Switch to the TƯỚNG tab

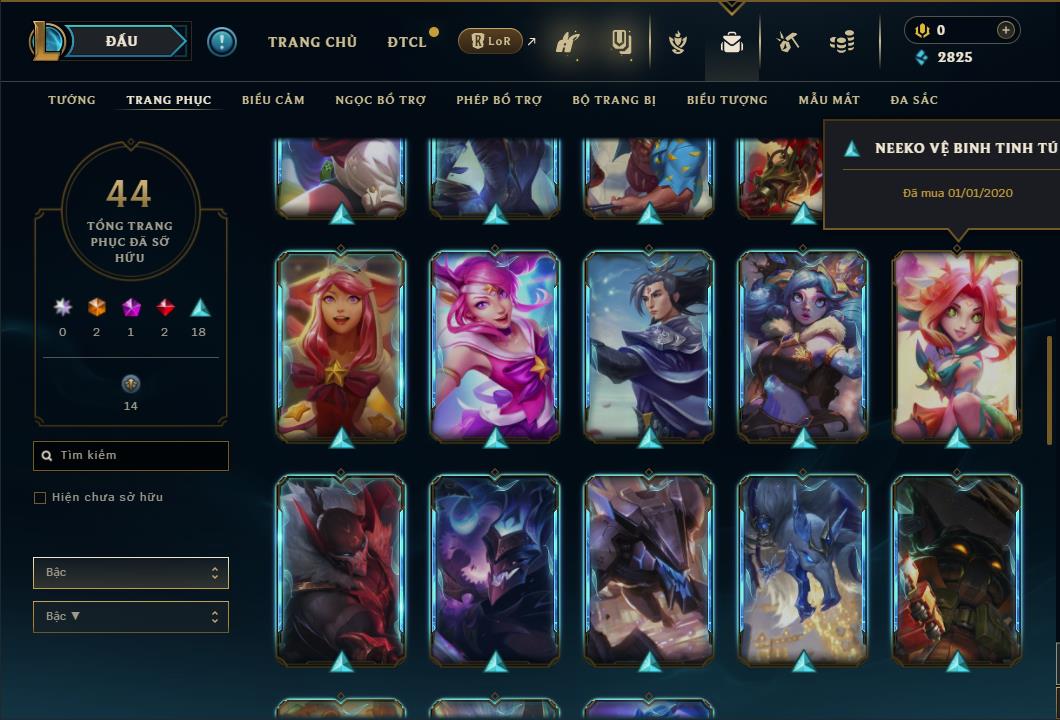click(72, 100)
